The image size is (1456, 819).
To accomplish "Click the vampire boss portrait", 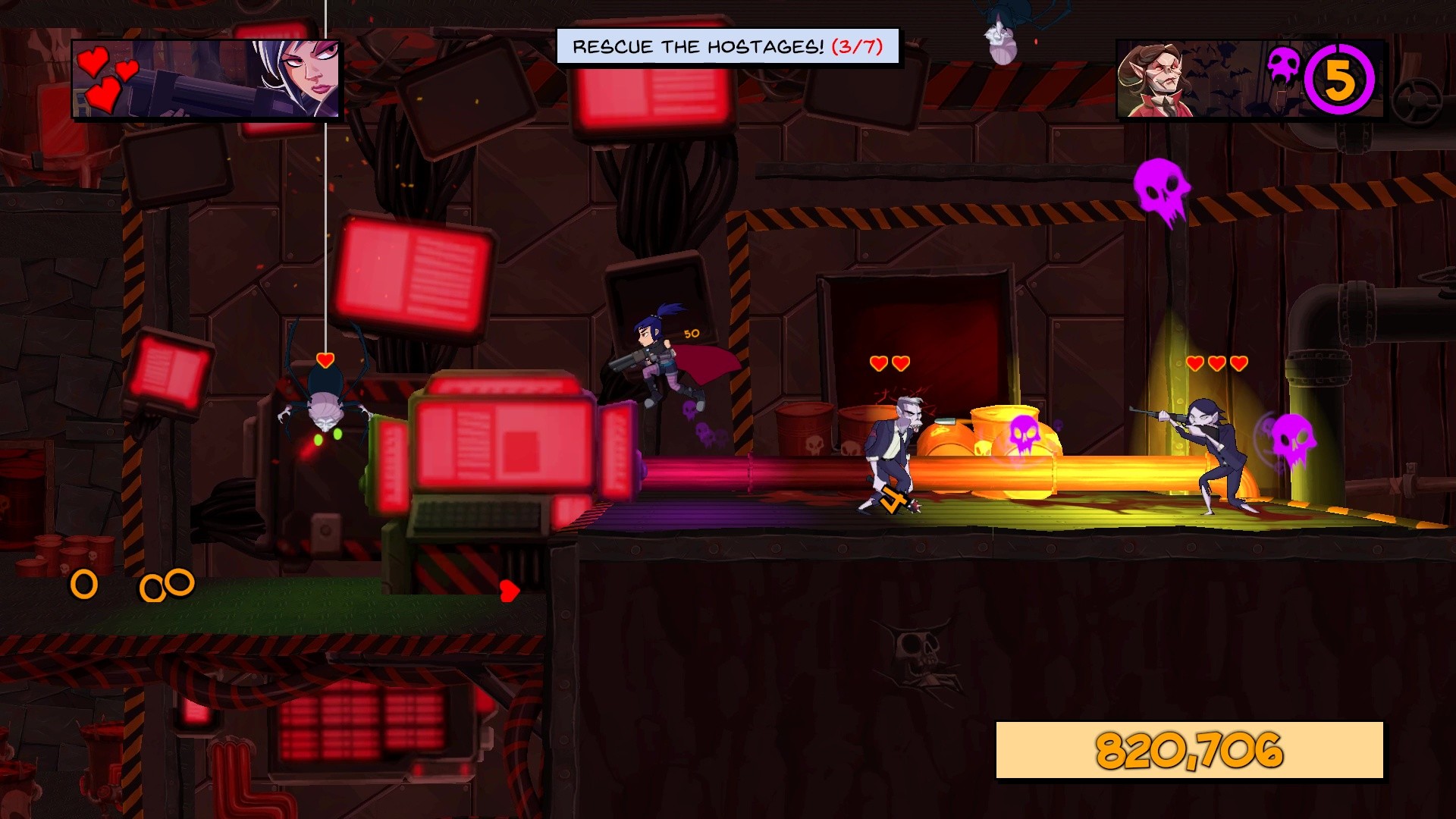I will [x=1158, y=80].
